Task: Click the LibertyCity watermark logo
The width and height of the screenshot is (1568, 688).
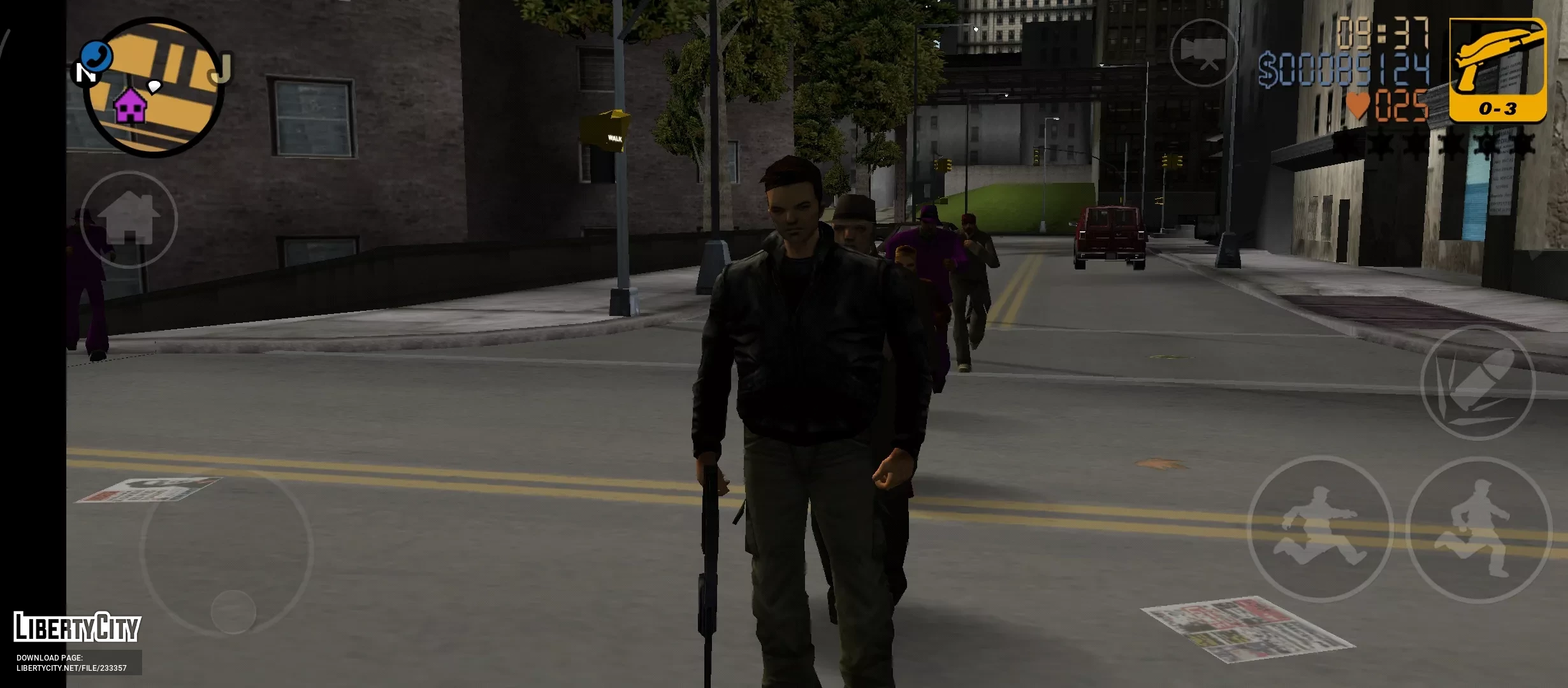Action: [77, 627]
